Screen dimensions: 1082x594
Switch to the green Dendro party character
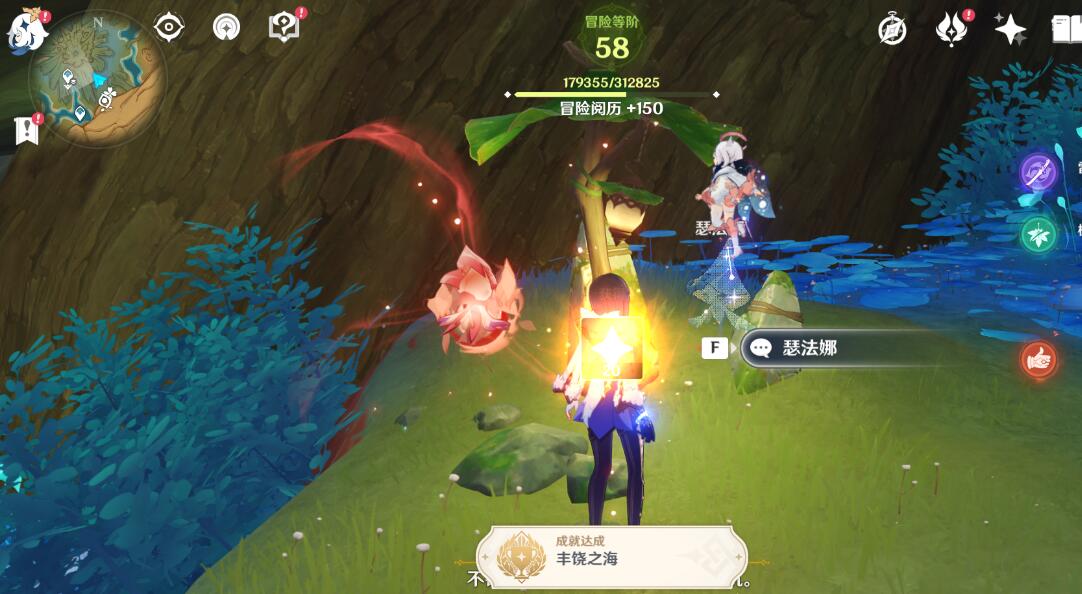coord(1039,236)
